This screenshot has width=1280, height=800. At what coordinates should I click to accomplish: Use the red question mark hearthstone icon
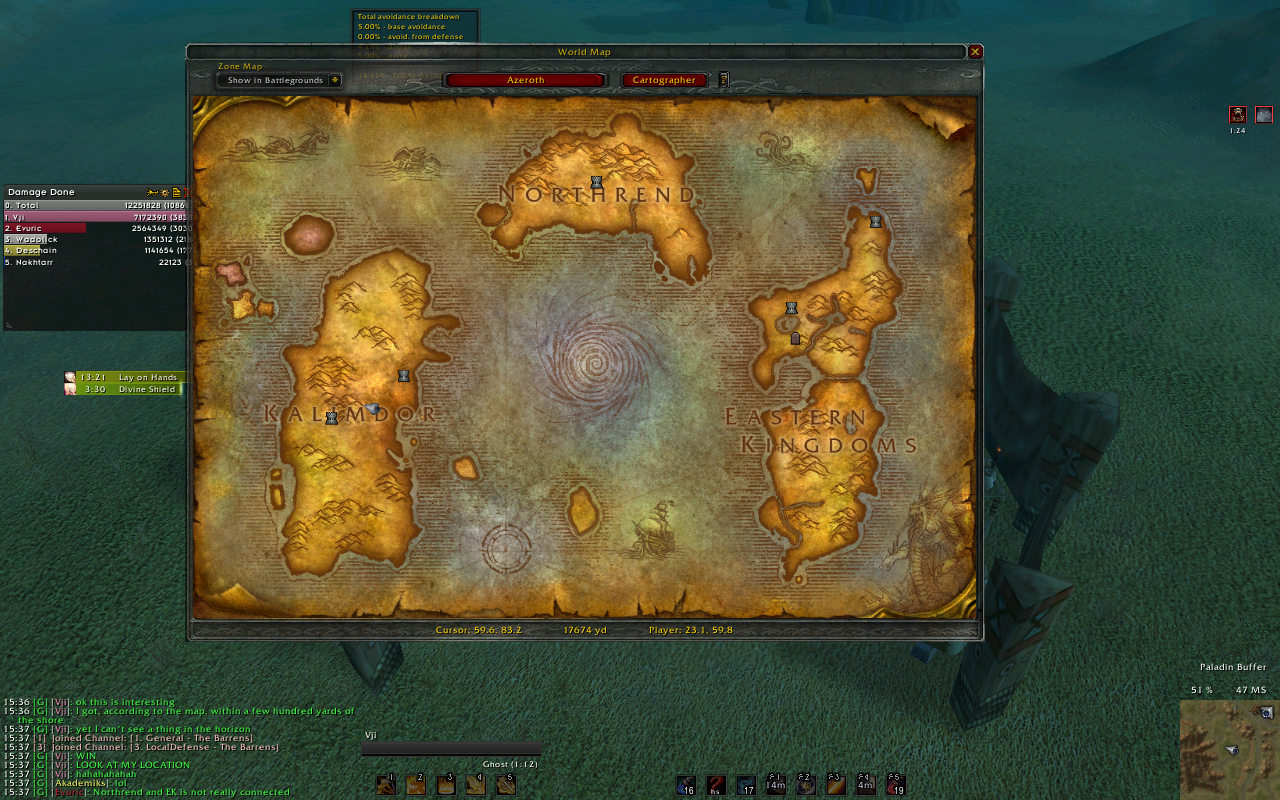click(715, 785)
